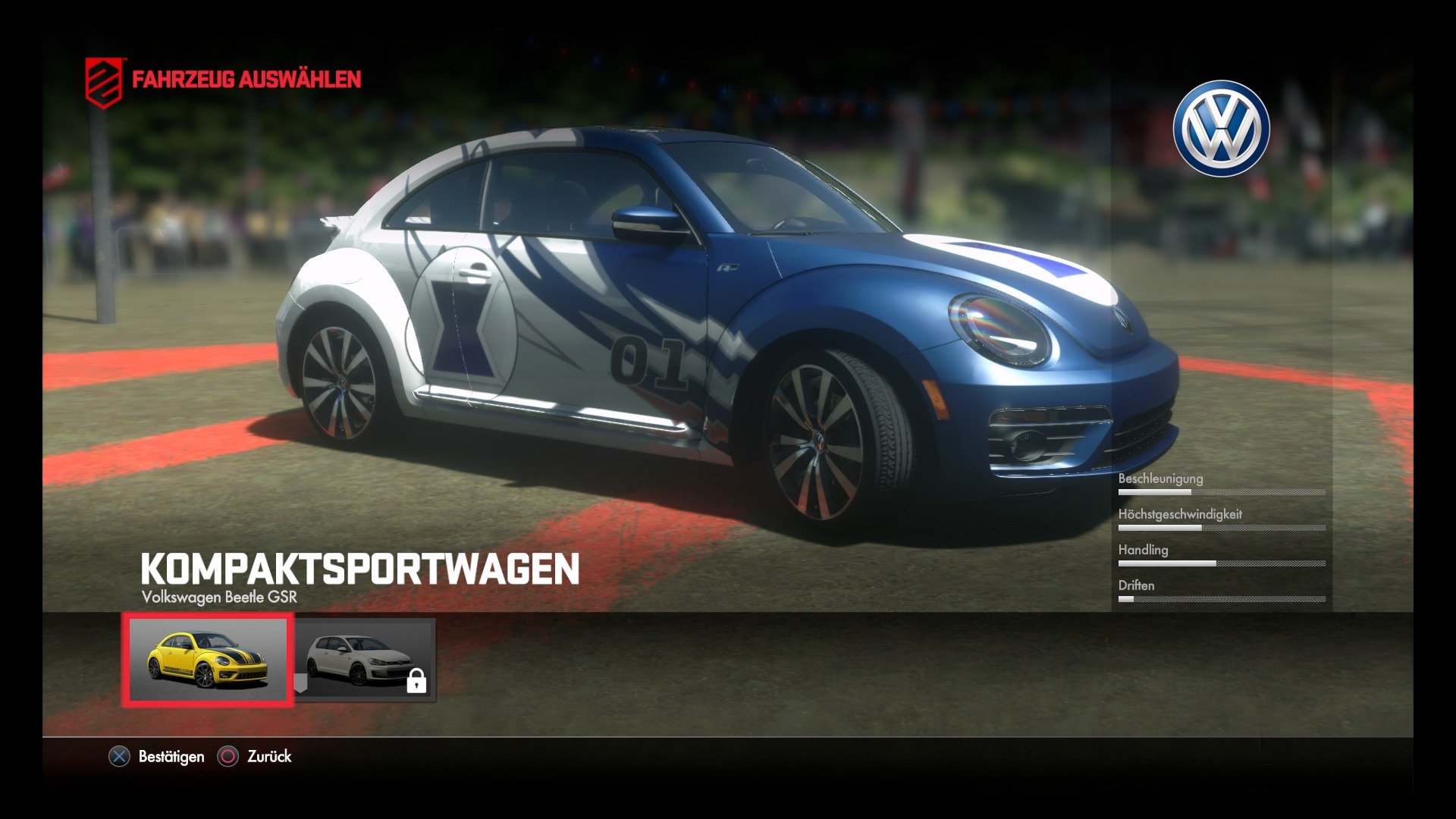
Task: Click Zurück to go back
Action: pos(268,757)
